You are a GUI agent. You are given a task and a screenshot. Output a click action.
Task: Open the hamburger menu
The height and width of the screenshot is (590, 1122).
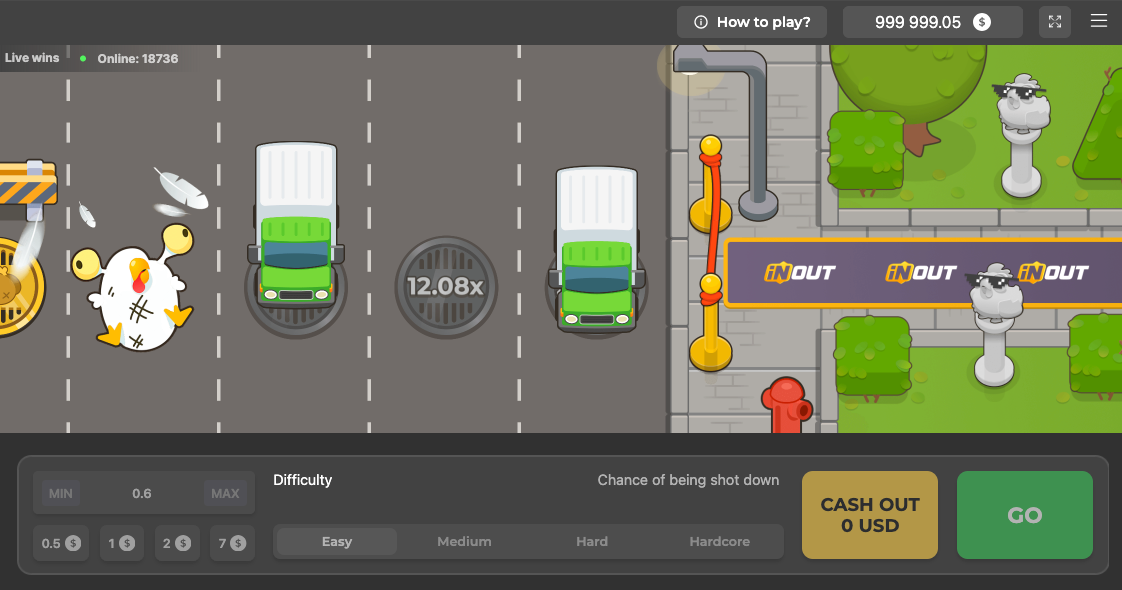click(x=1099, y=21)
